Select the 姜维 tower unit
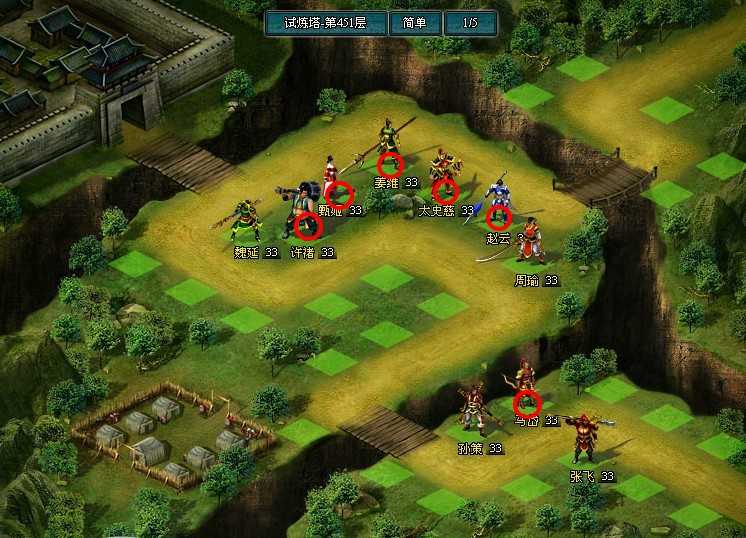 click(x=390, y=163)
